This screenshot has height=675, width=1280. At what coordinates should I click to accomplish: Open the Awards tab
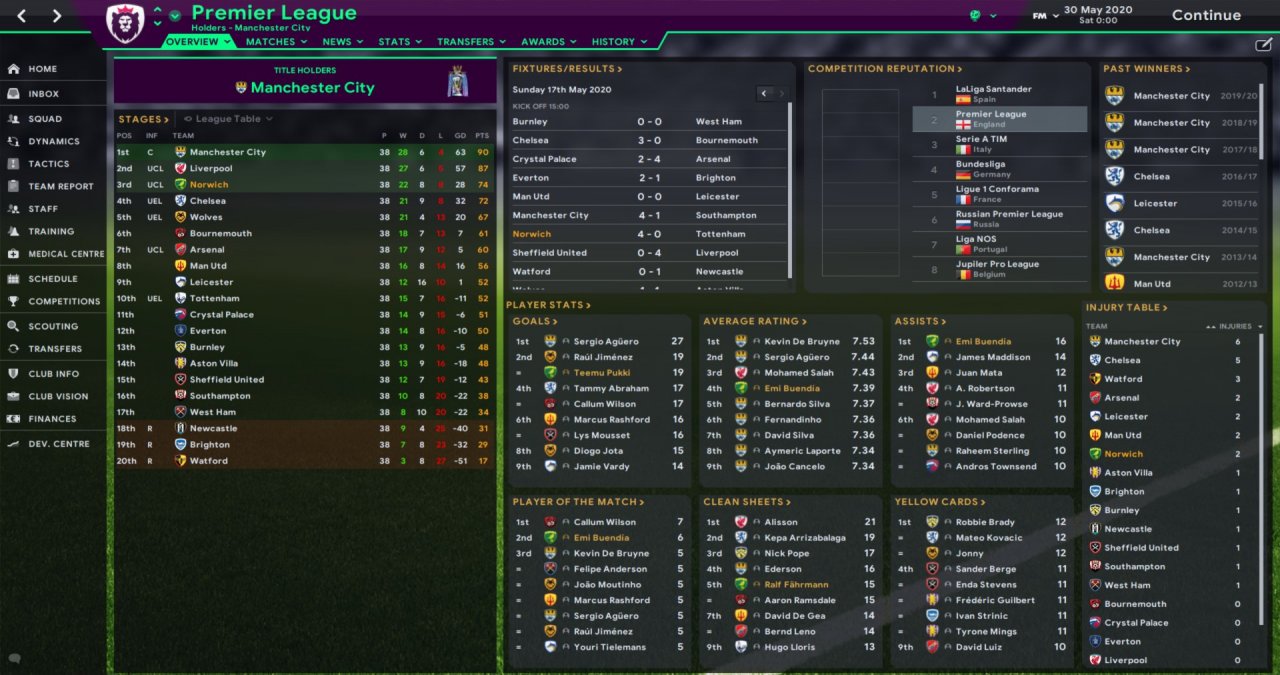click(543, 42)
